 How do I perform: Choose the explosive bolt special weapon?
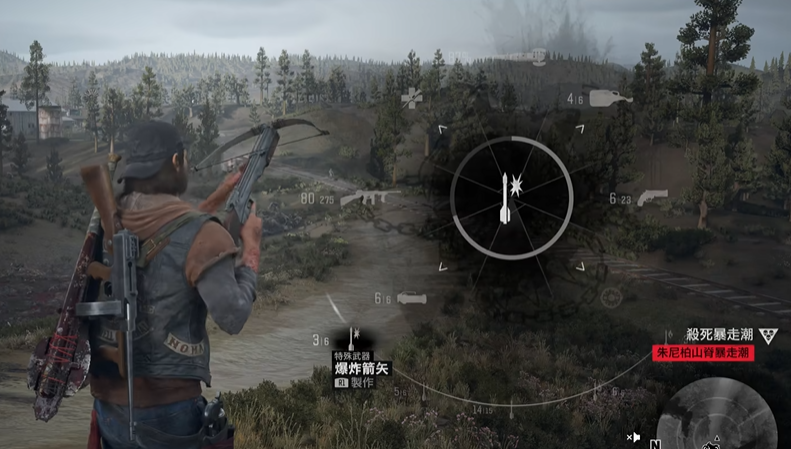click(x=353, y=340)
